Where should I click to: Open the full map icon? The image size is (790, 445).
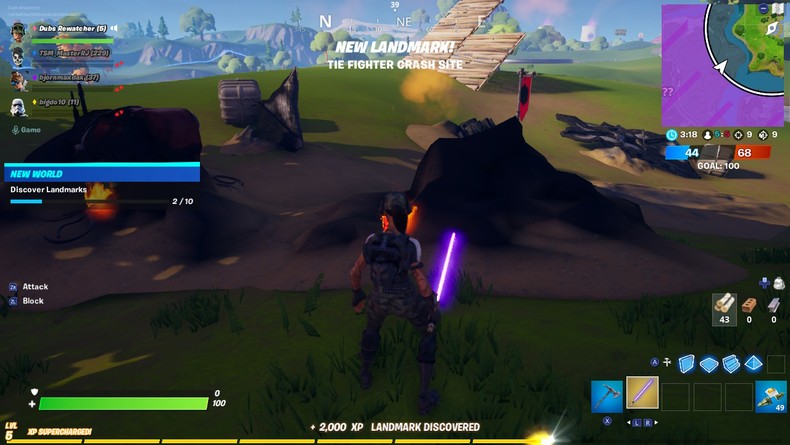[779, 8]
